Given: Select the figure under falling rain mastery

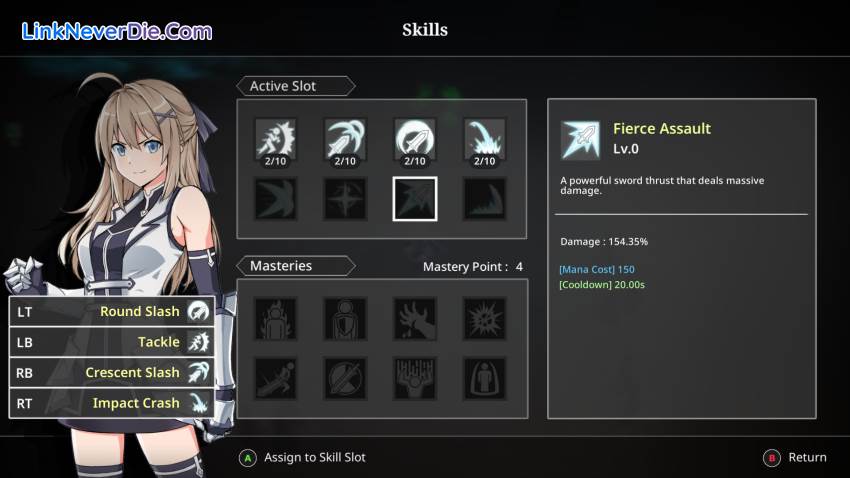Looking at the screenshot, I should 415,378.
